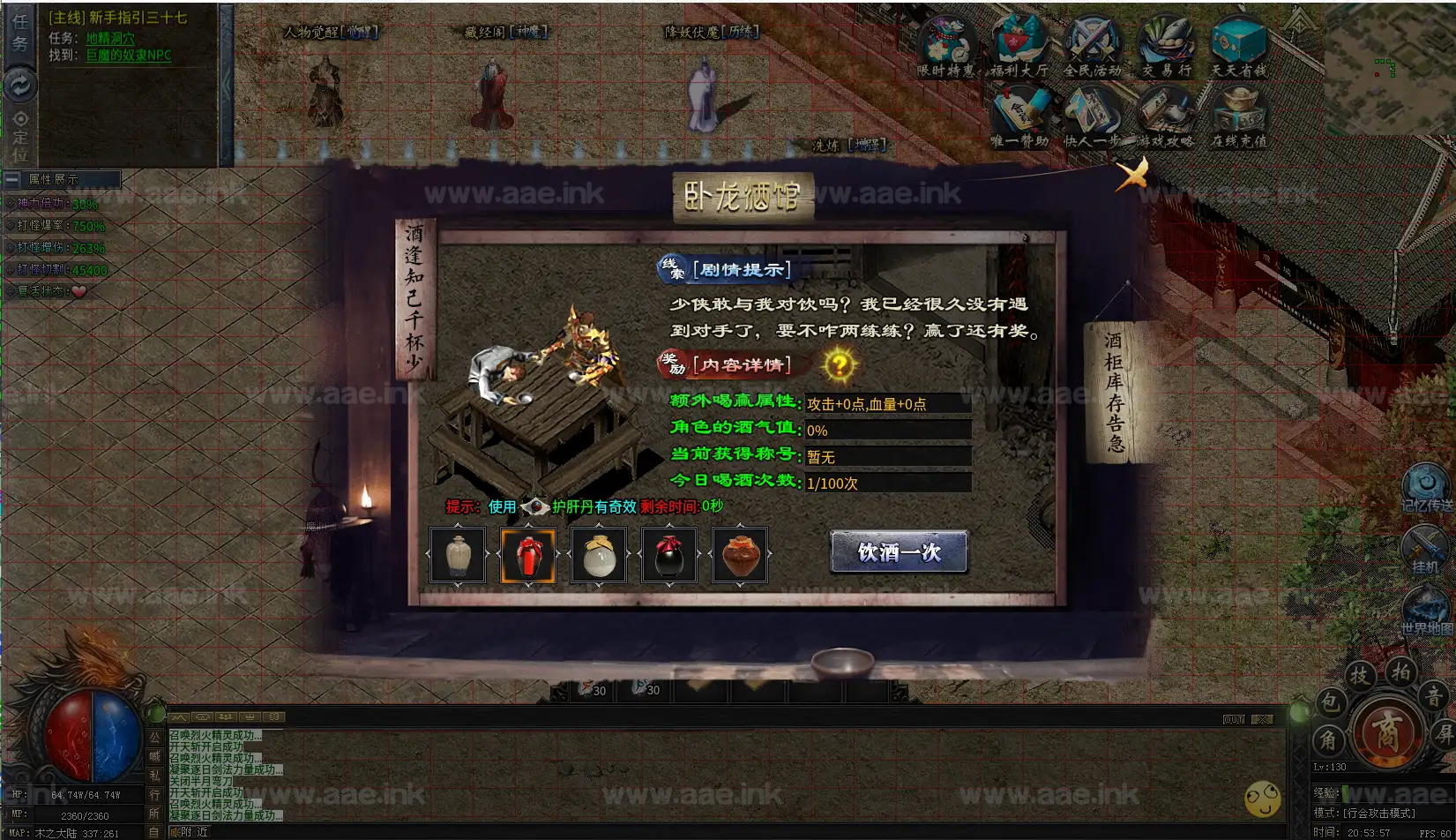The width and height of the screenshot is (1456, 840).
Task: Click the 饮酒一次 drink button
Action: point(899,552)
